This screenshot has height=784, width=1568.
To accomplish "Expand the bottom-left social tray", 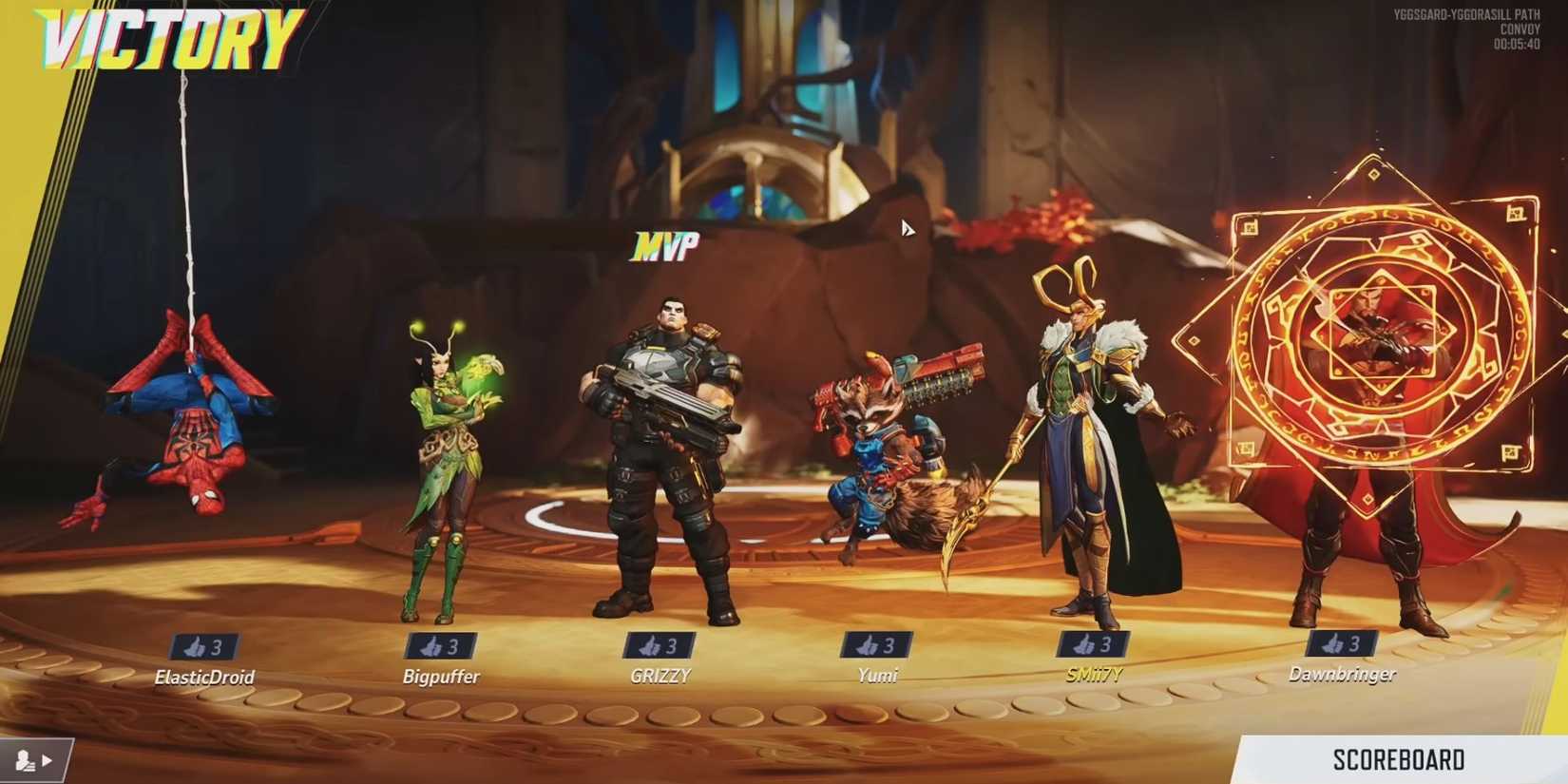I will (x=35, y=759).
